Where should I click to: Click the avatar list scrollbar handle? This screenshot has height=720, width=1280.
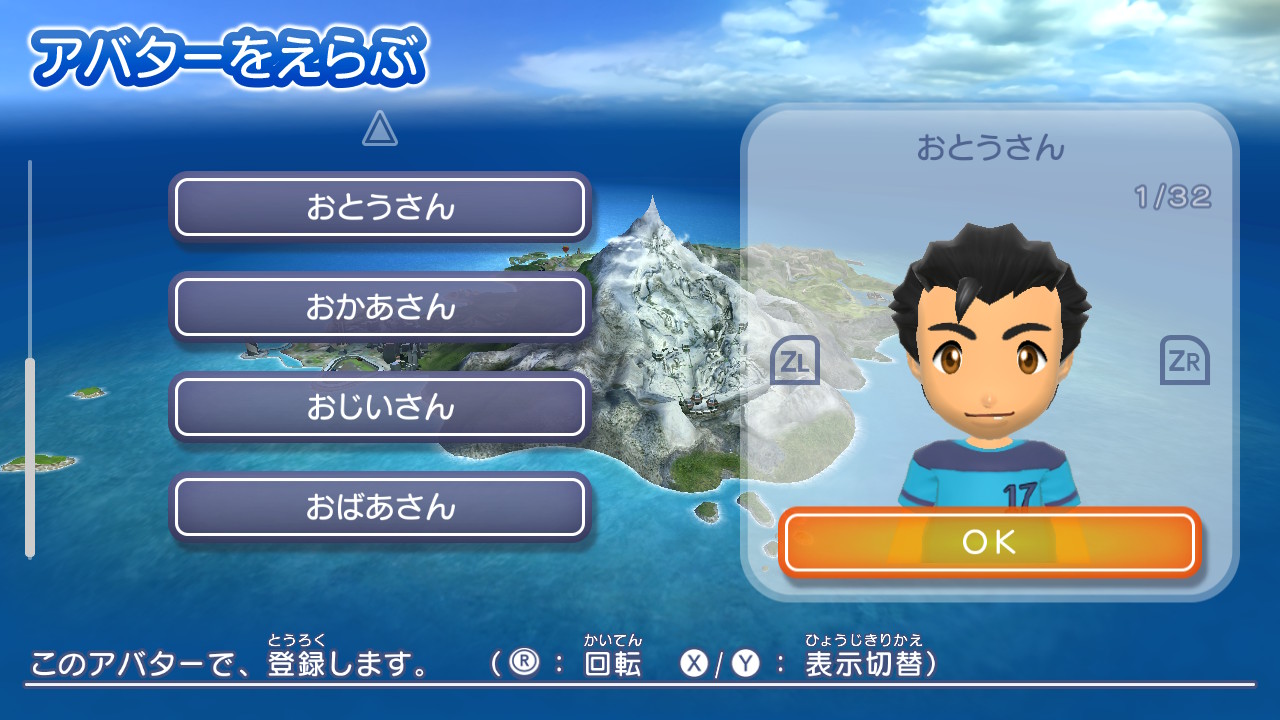[30, 456]
